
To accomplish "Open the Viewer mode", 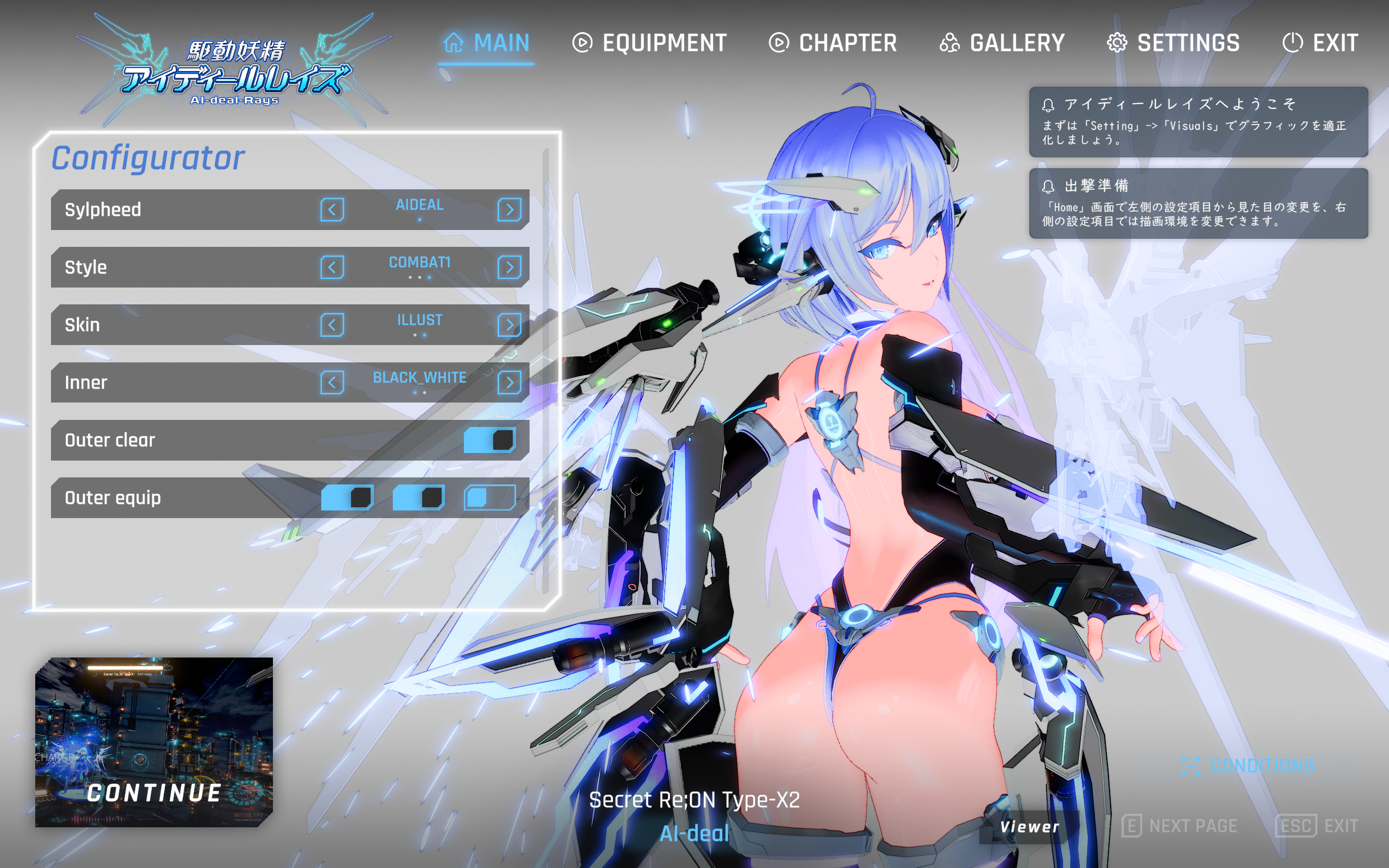I will tap(1029, 827).
